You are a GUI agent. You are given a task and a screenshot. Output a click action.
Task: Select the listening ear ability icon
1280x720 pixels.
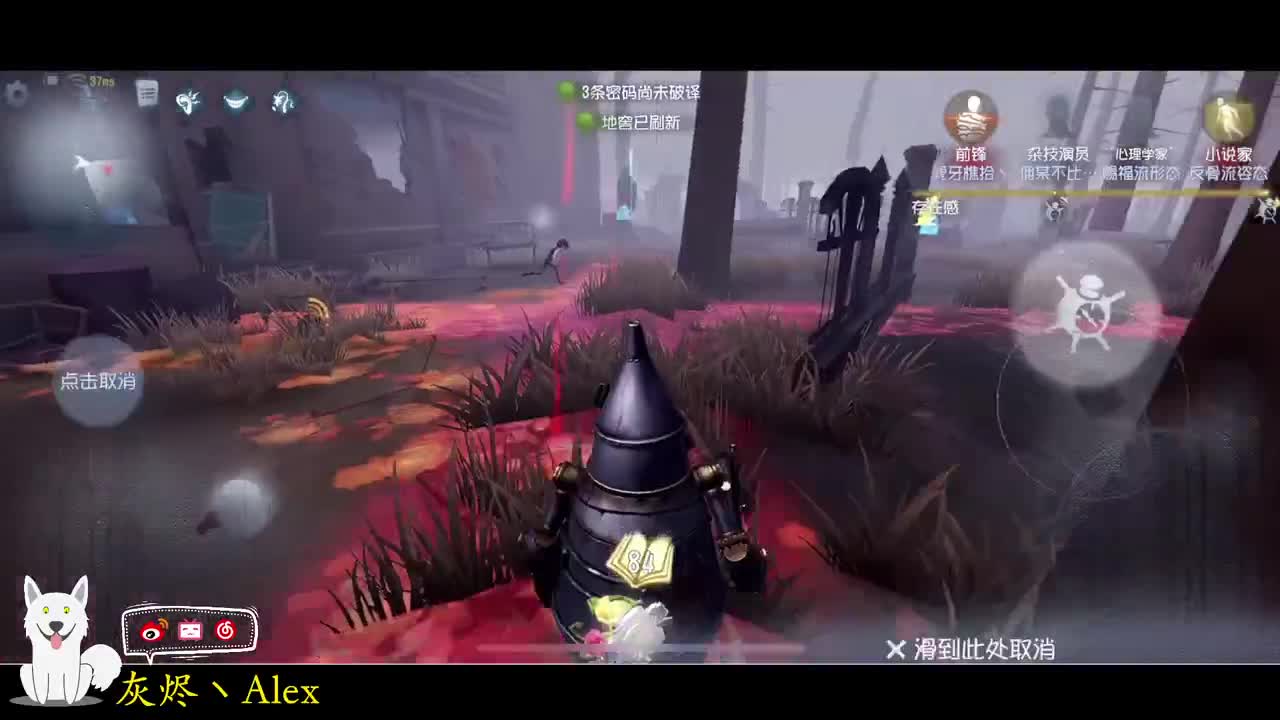[x=188, y=100]
